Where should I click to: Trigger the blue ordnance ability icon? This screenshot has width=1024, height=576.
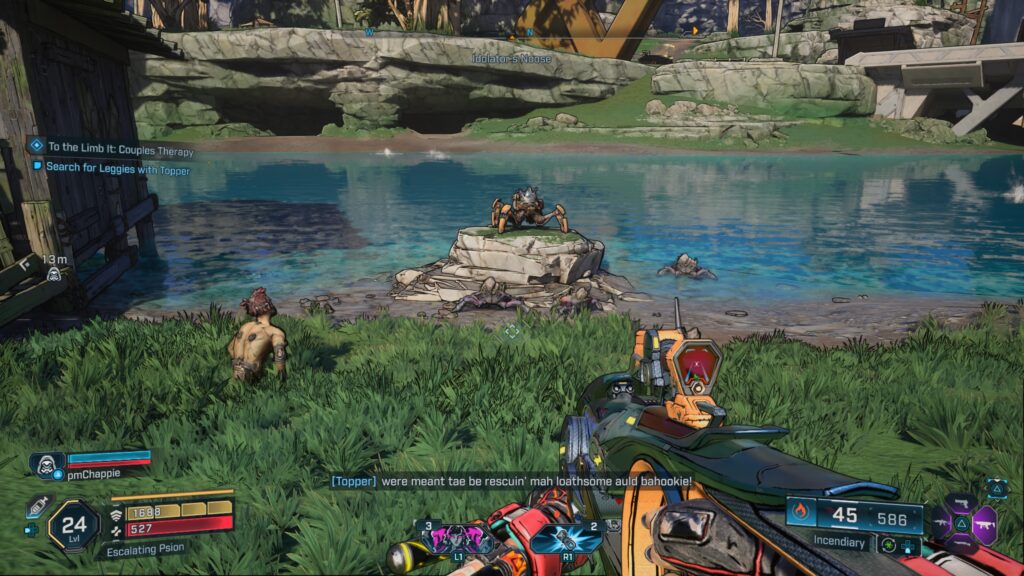point(566,538)
